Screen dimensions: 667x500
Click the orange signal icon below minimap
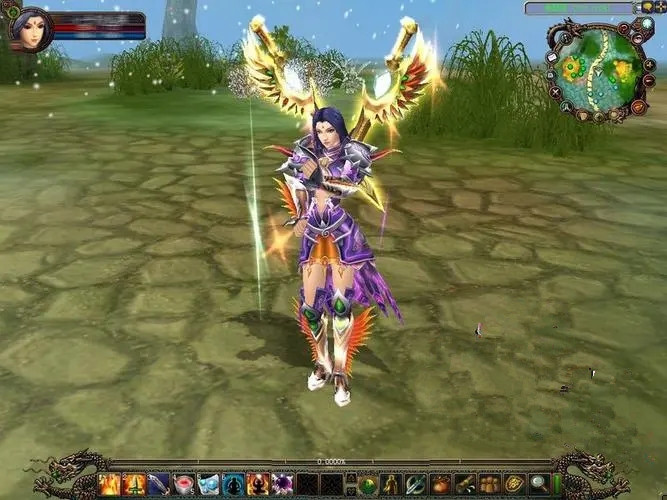638,107
